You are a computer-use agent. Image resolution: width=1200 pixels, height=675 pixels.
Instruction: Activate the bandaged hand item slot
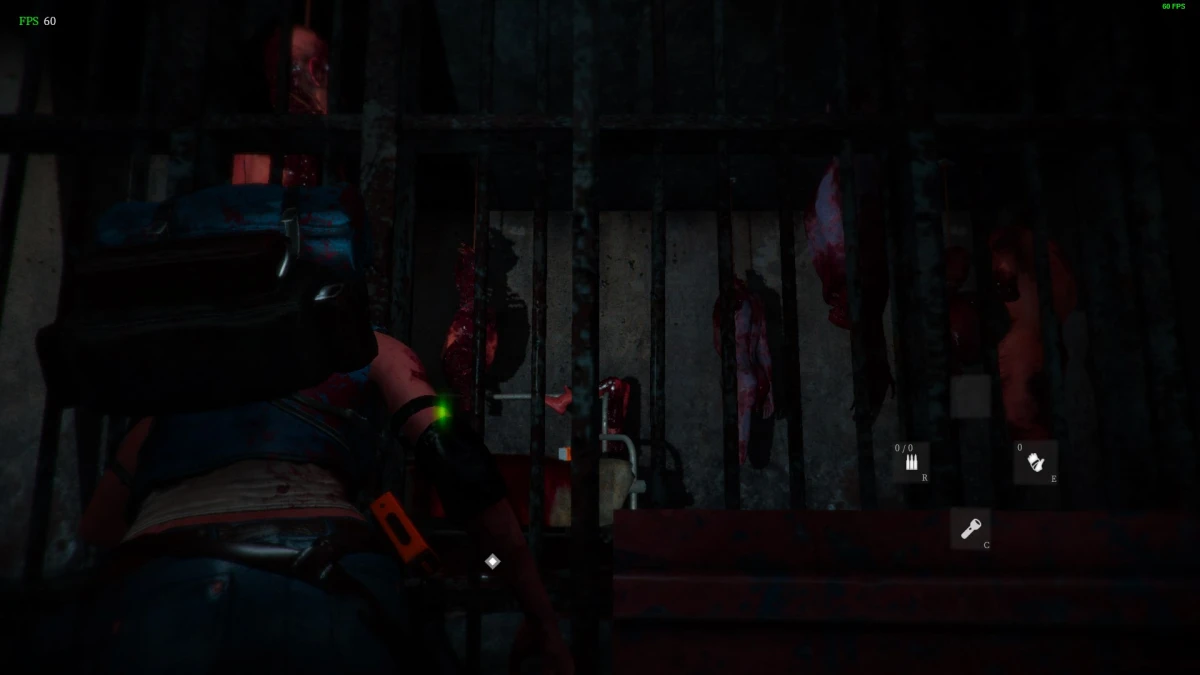tap(1035, 462)
